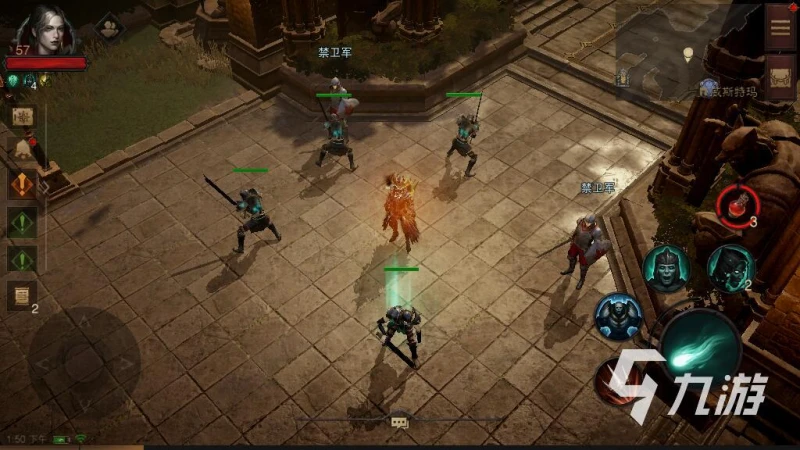Open the inventory bag button
Image resolution: width=800 pixels, height=450 pixels.
[780, 77]
